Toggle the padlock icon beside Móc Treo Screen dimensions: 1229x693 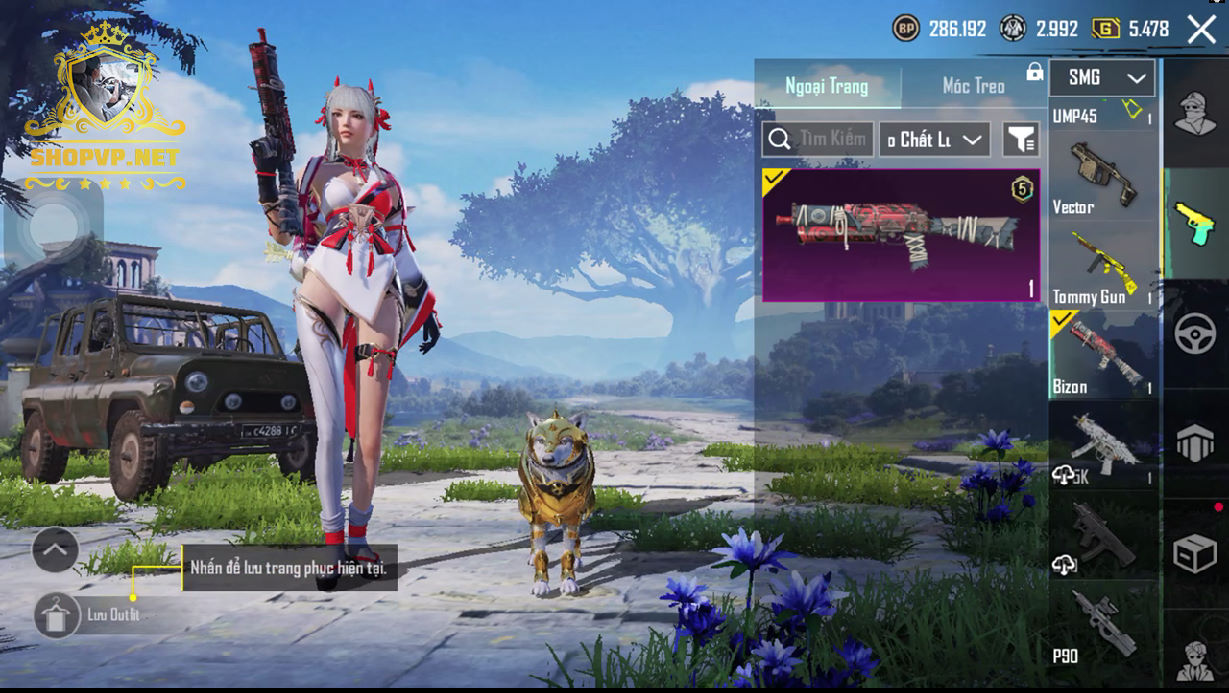point(1034,72)
